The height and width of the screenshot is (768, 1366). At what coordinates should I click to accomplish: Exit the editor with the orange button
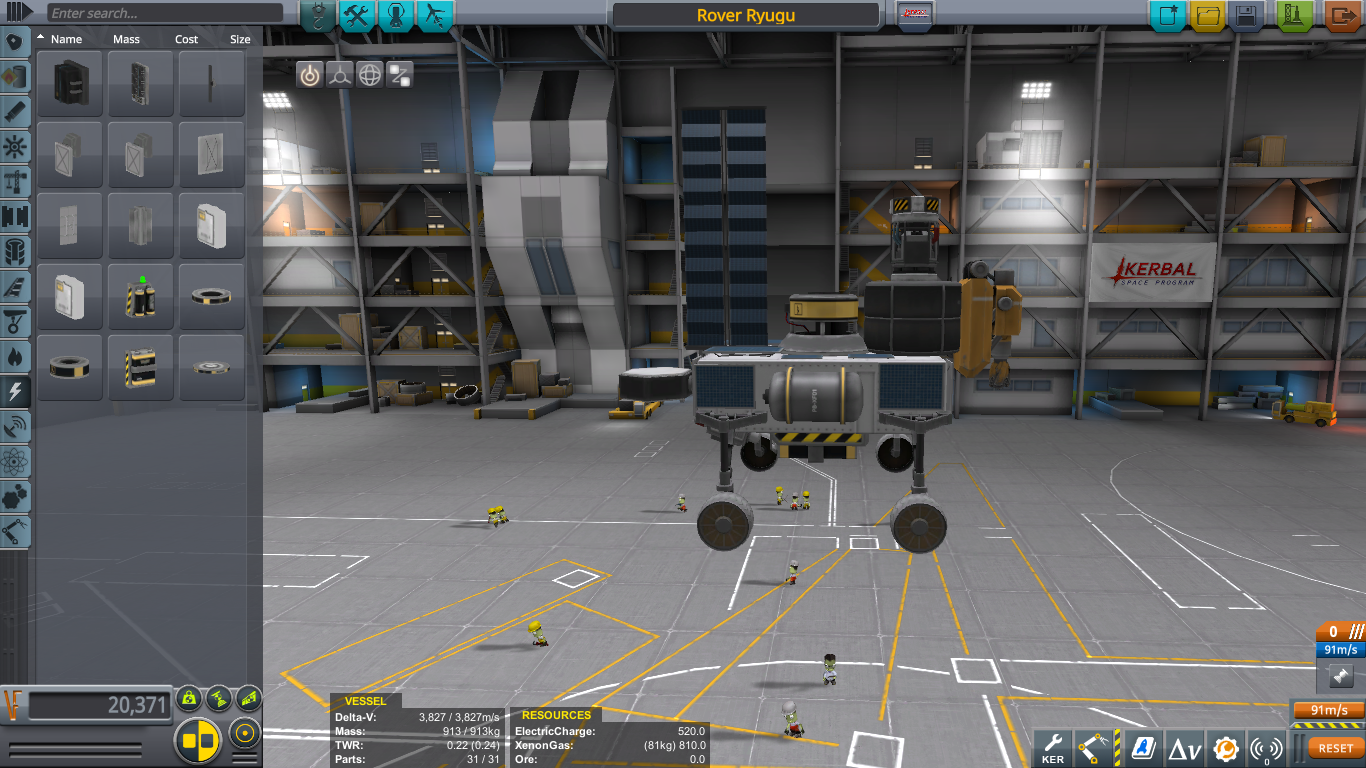point(1341,16)
